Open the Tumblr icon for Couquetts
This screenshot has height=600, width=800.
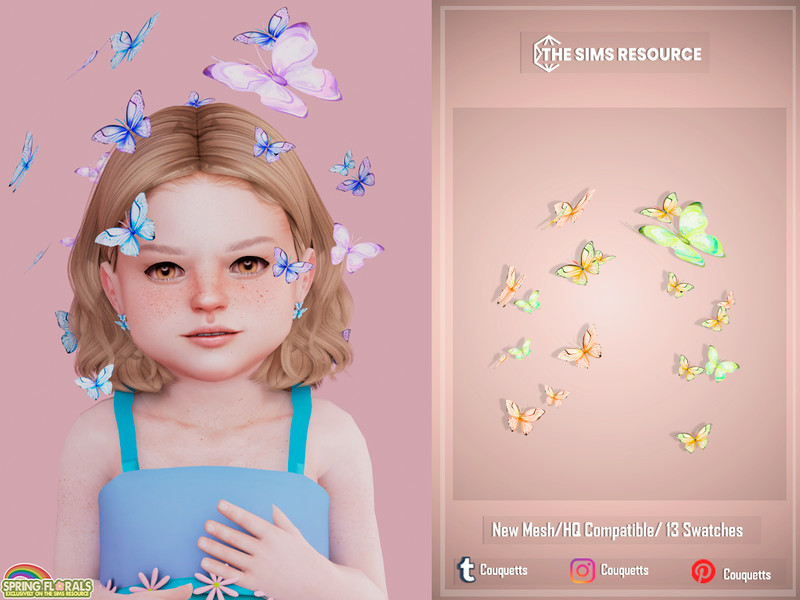tap(466, 571)
